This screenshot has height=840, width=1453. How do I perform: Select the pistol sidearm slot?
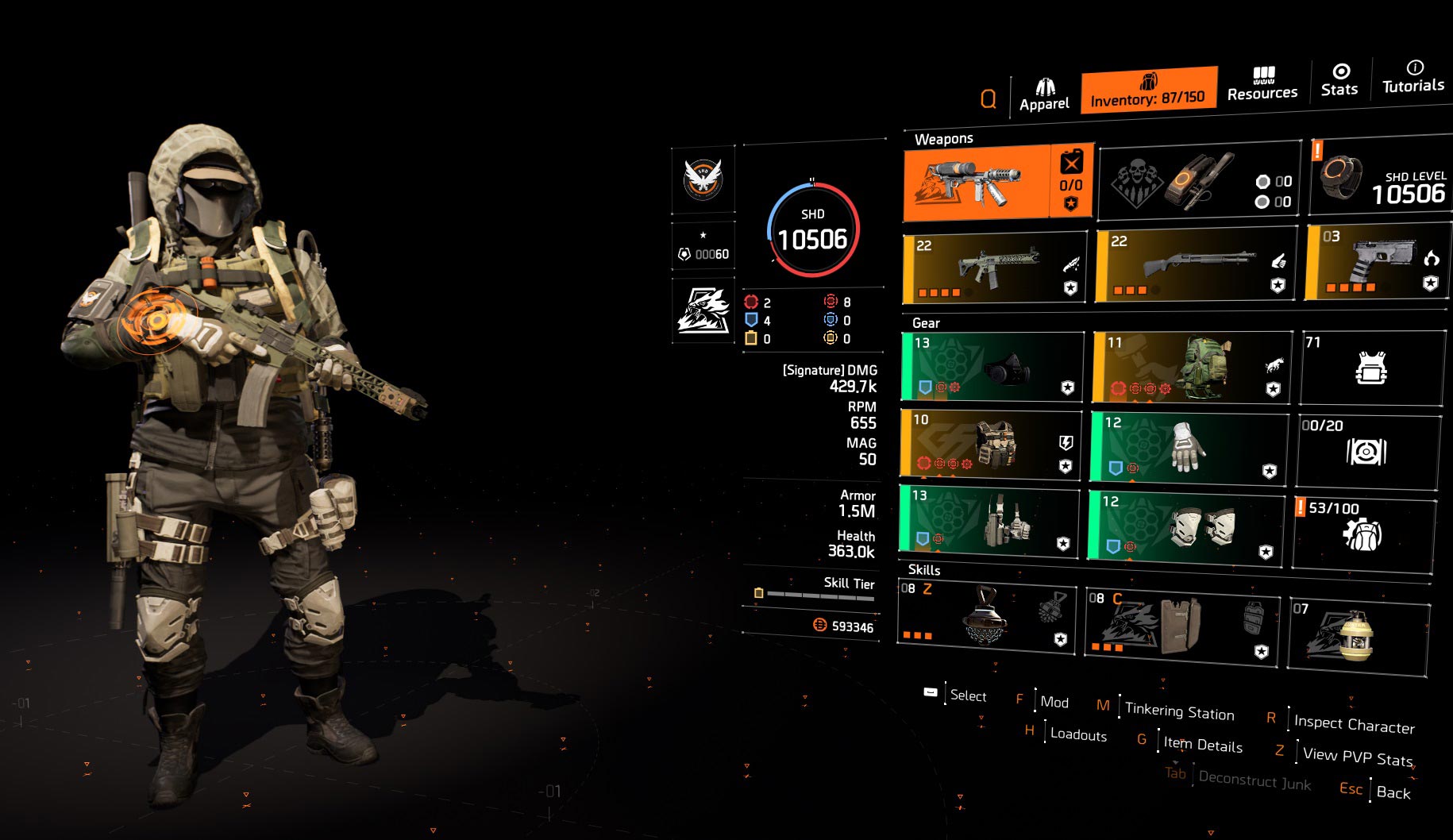pyautogui.click(x=1378, y=261)
